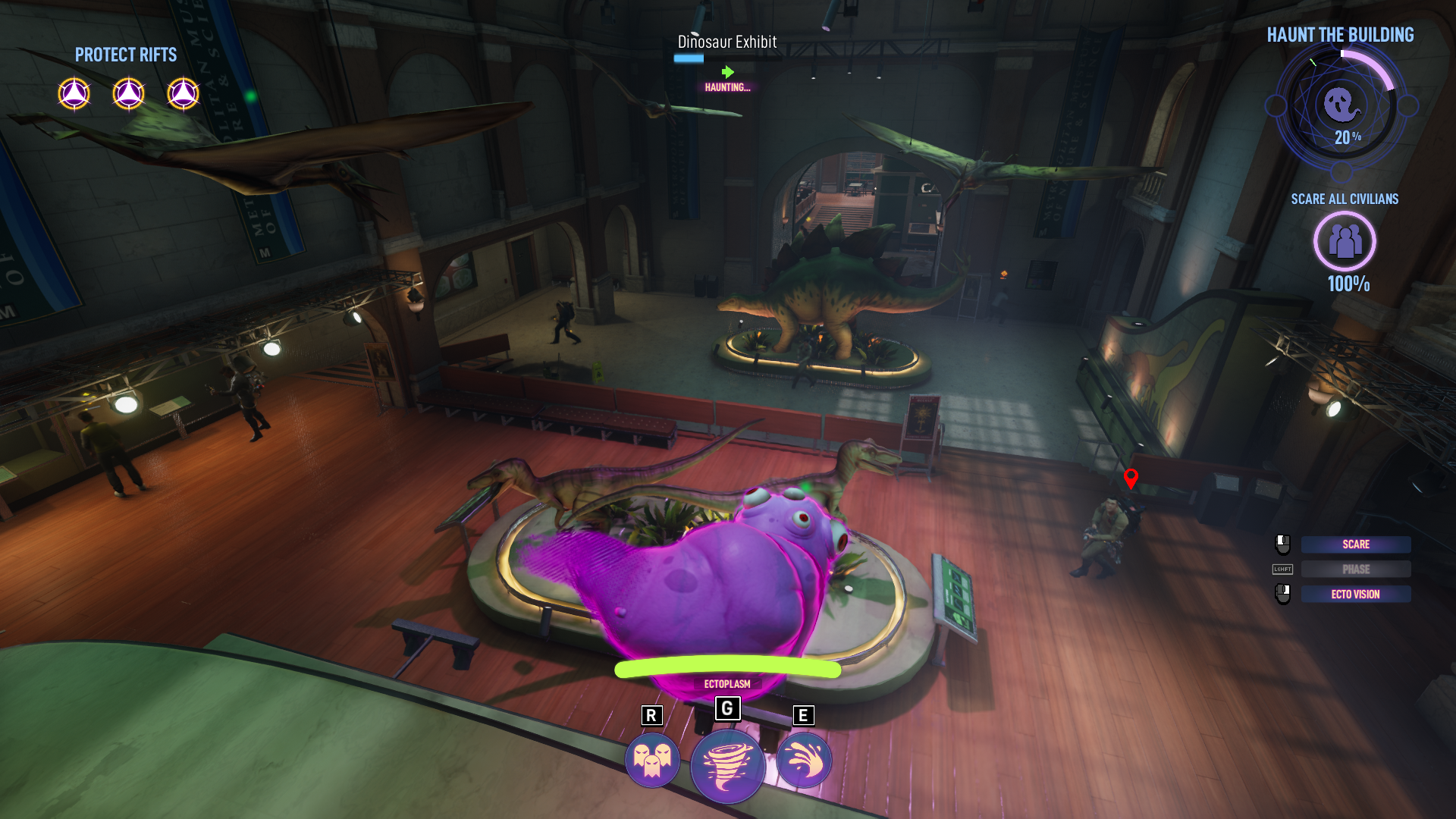Screen dimensions: 1456x819
Task: Toggle ECTO VISION on
Action: [x=1355, y=594]
